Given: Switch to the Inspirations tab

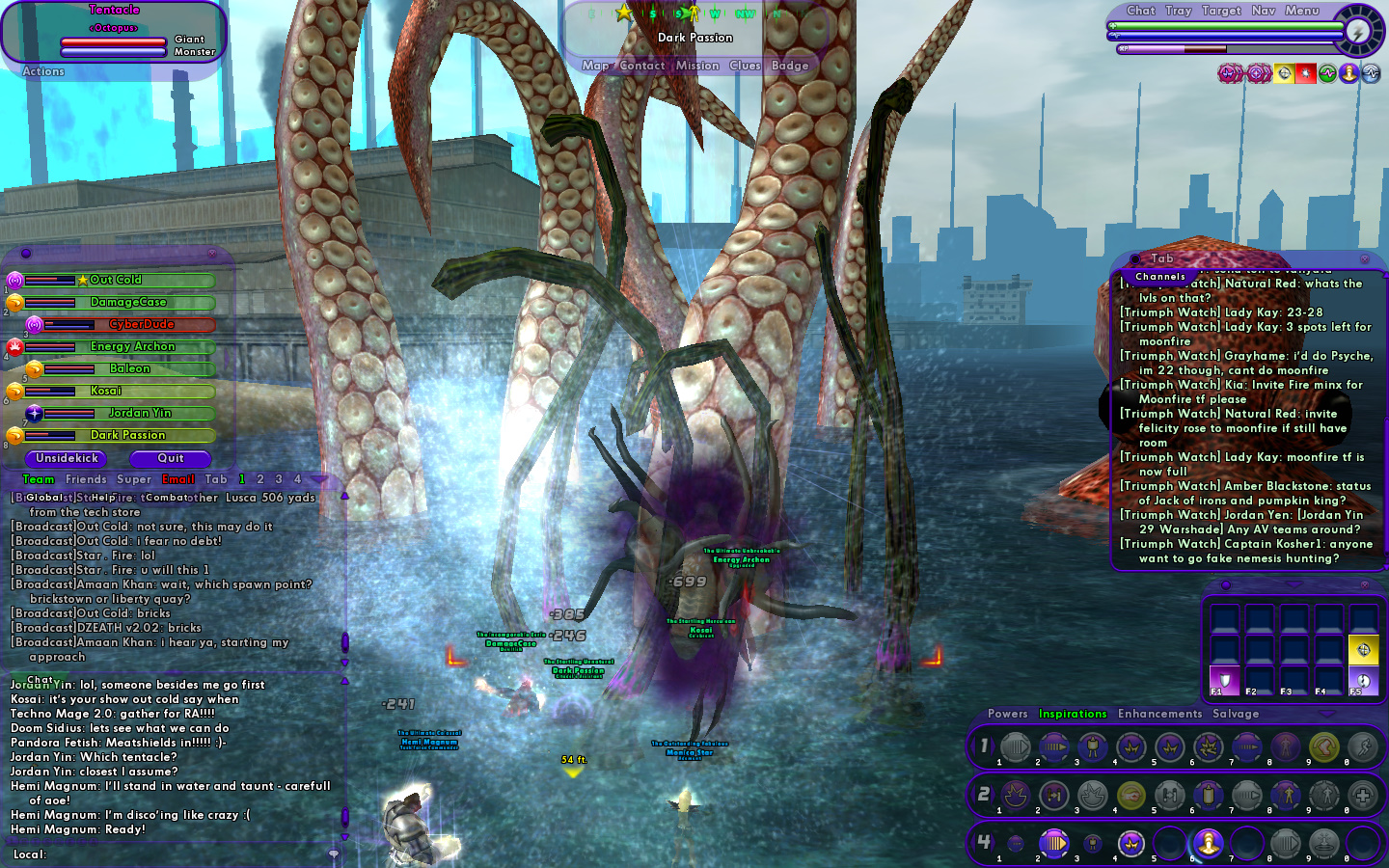Looking at the screenshot, I should 1072,714.
